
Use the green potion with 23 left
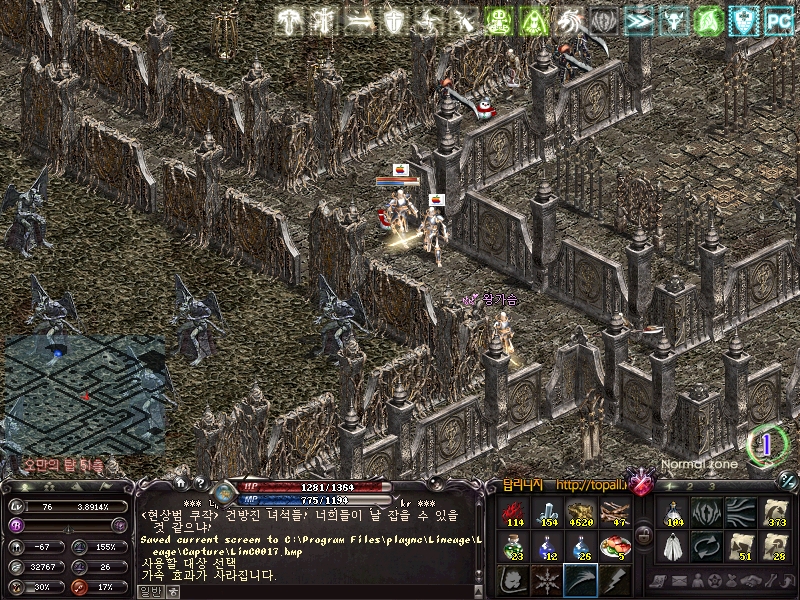pos(514,546)
